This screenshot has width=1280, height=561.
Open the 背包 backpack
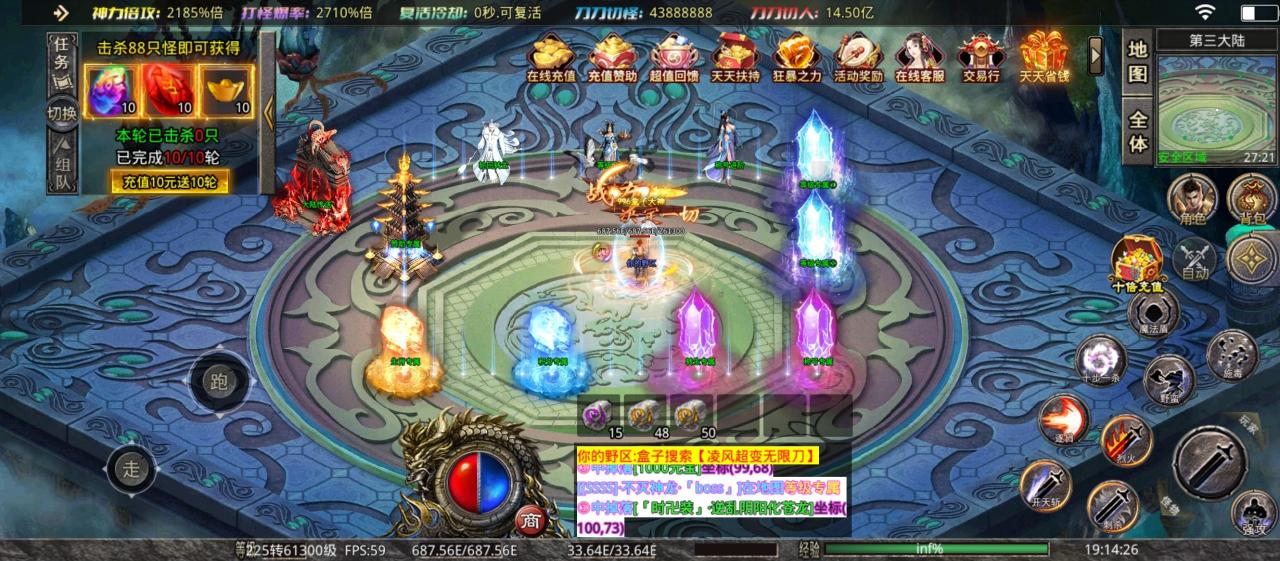(x=1252, y=198)
